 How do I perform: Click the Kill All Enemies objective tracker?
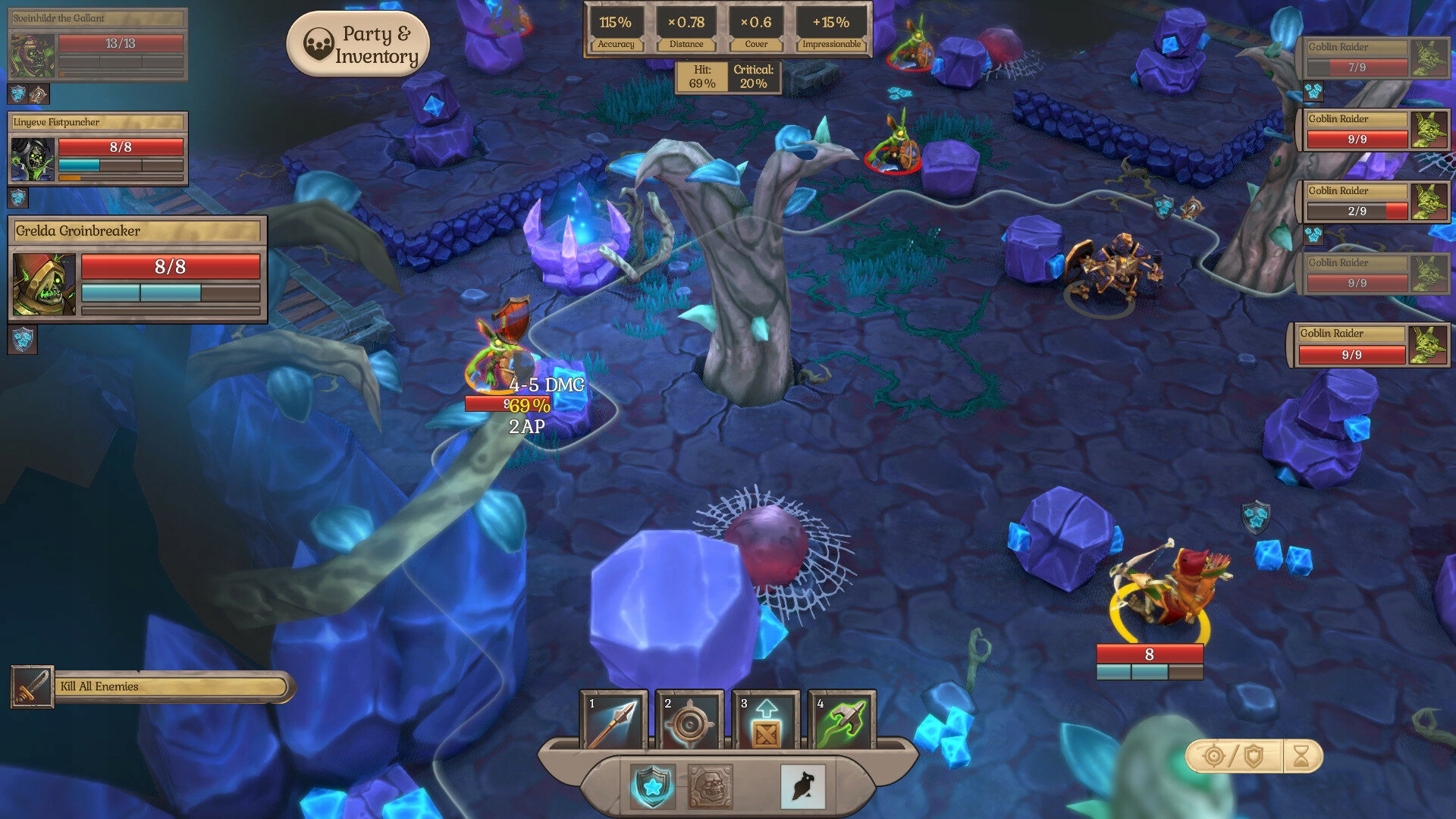click(x=152, y=687)
